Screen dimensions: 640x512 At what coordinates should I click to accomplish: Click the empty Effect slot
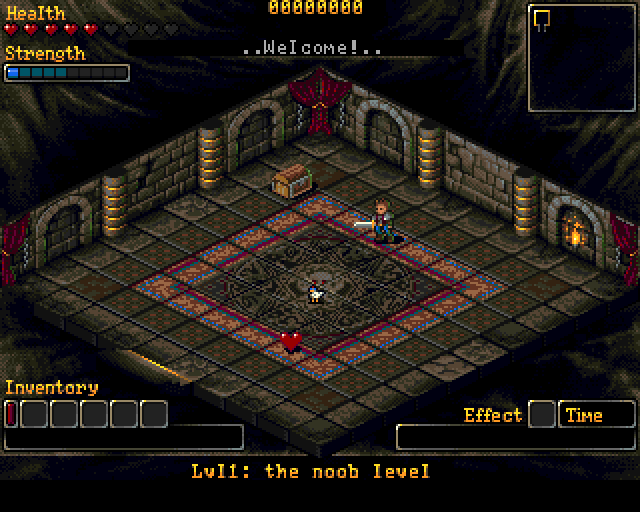(x=541, y=413)
